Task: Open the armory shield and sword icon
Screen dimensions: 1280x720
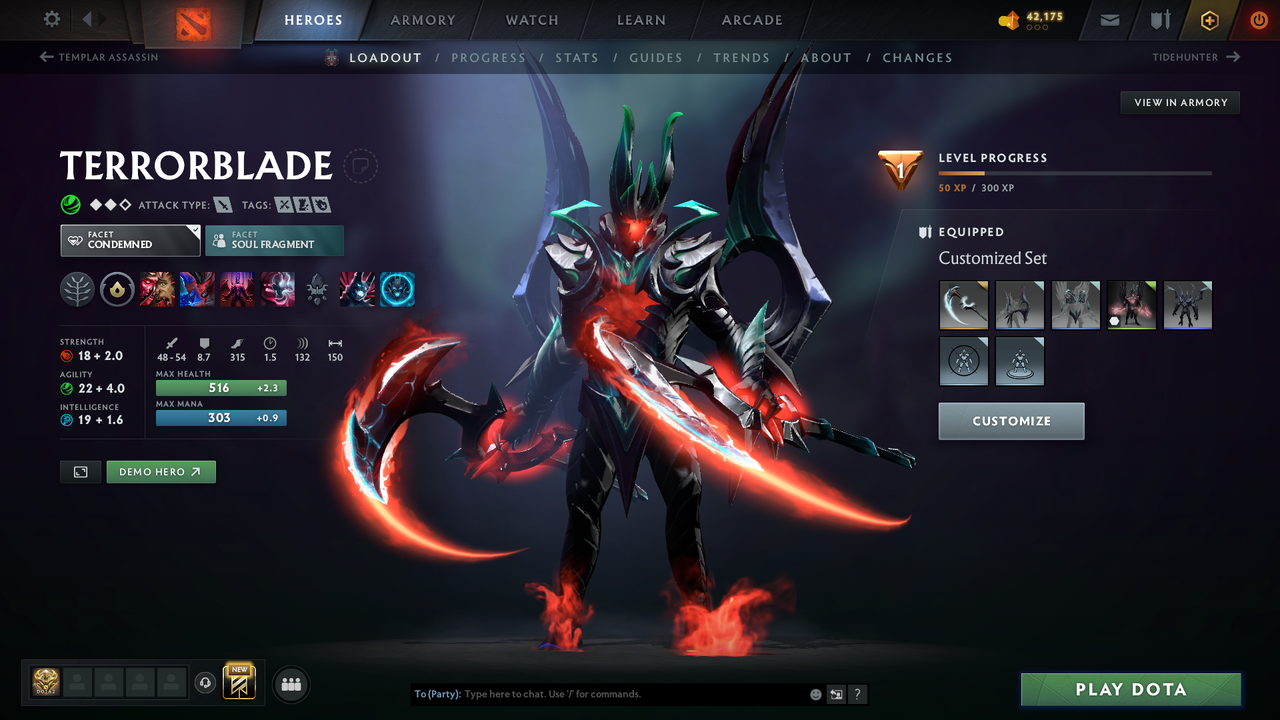Action: [x=1158, y=19]
